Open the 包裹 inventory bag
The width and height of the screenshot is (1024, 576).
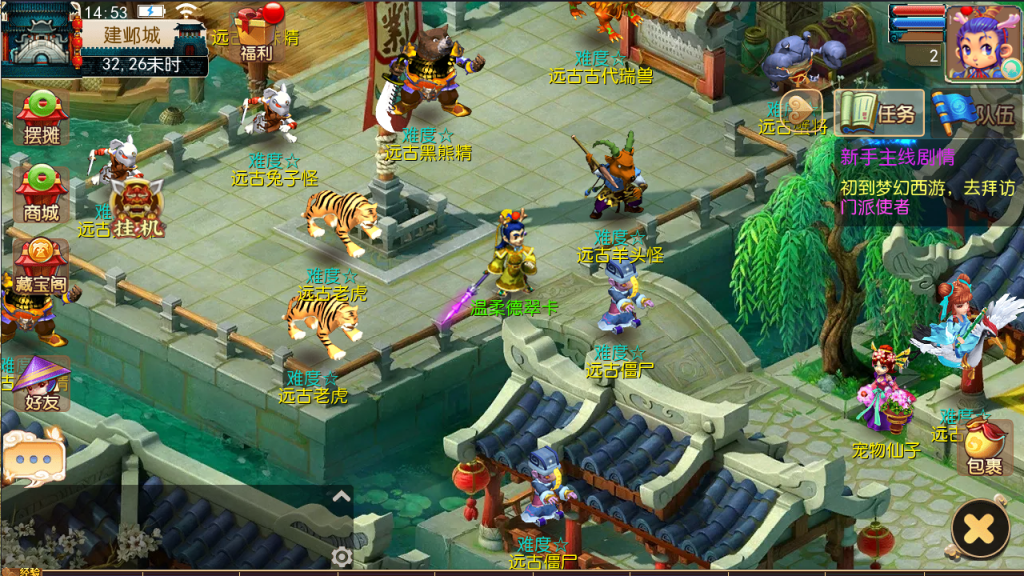click(x=984, y=447)
